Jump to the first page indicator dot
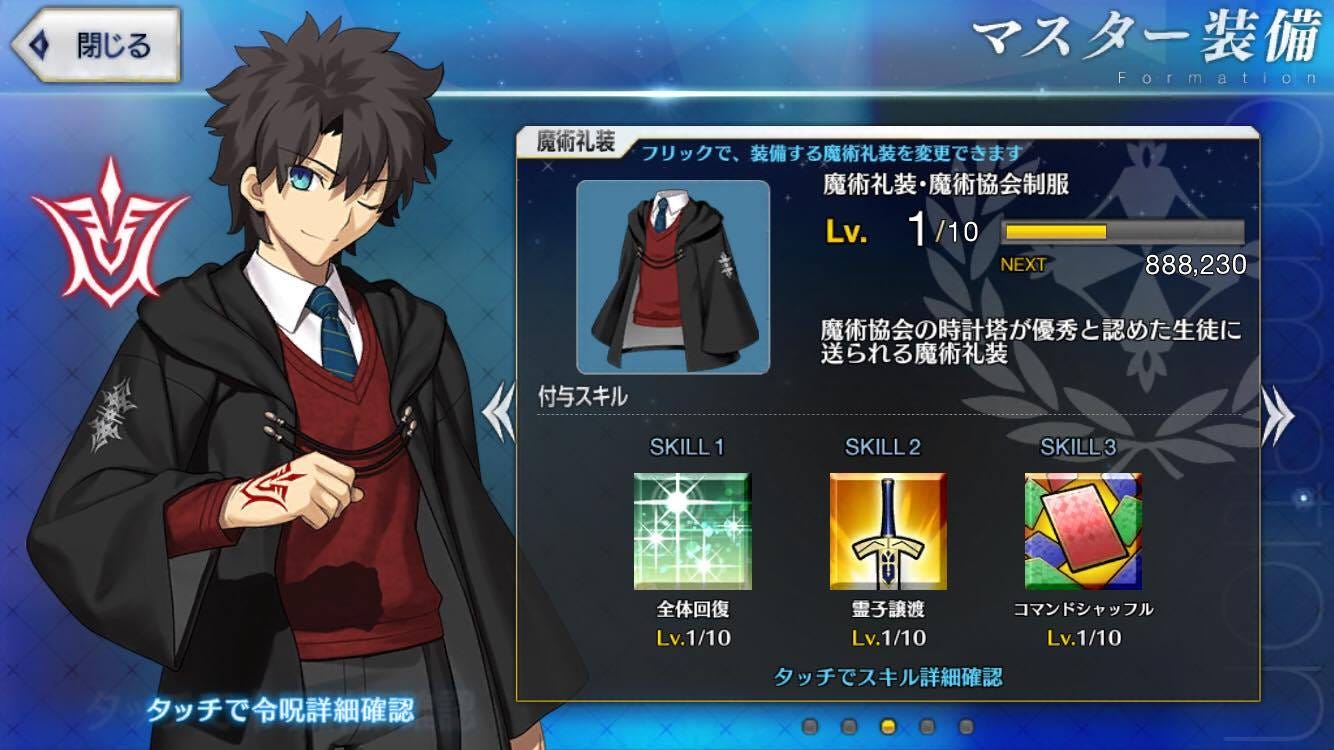The image size is (1334, 750). point(809,726)
